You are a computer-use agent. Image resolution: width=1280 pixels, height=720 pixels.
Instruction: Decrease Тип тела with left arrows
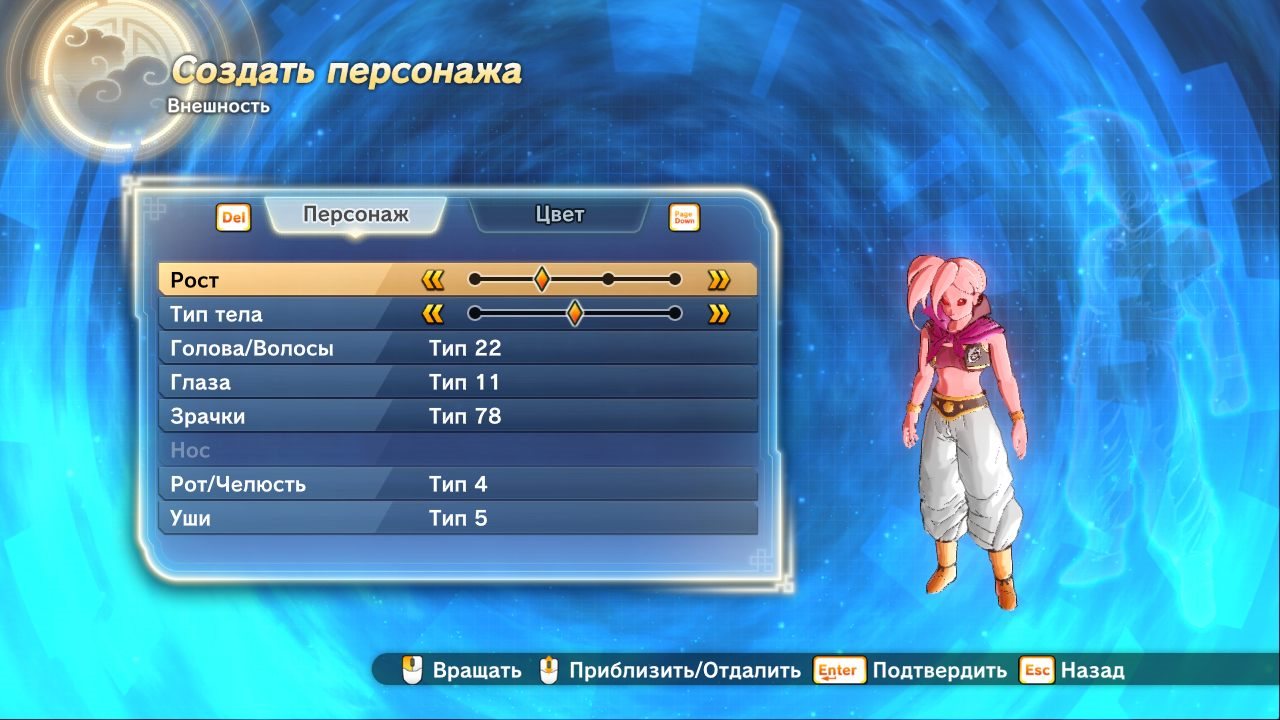click(x=433, y=314)
